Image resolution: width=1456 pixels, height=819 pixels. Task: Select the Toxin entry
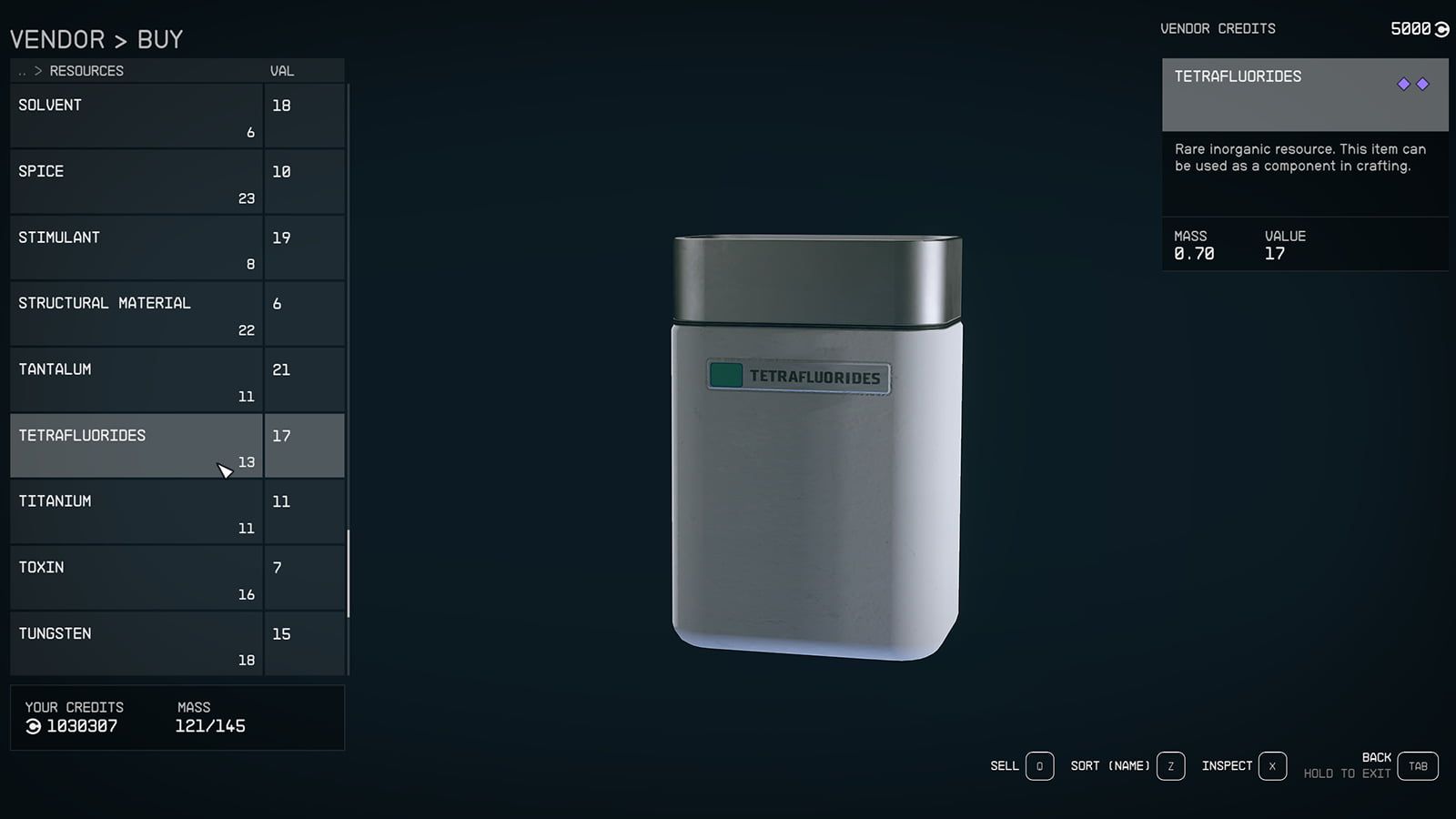pos(136,578)
